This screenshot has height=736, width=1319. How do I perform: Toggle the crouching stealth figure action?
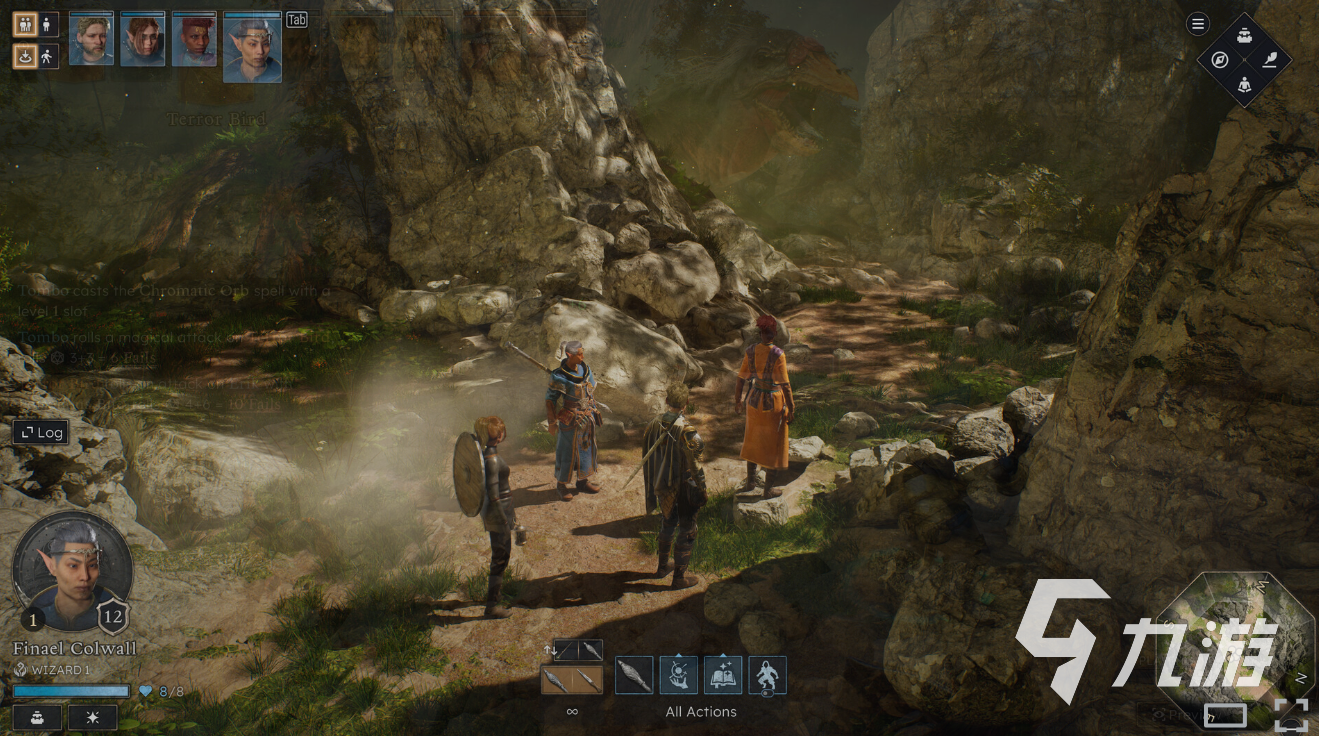coord(767,676)
